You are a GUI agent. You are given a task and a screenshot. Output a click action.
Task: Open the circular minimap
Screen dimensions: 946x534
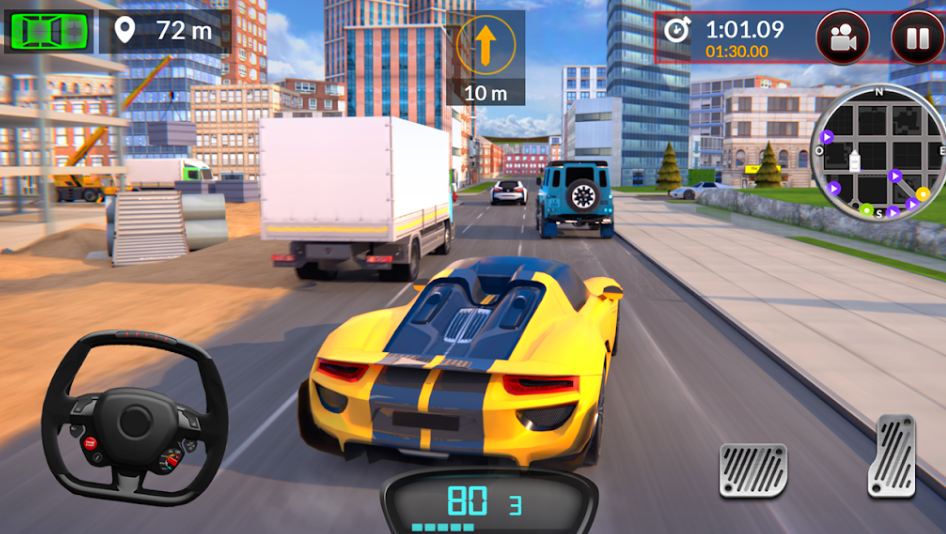click(x=878, y=153)
